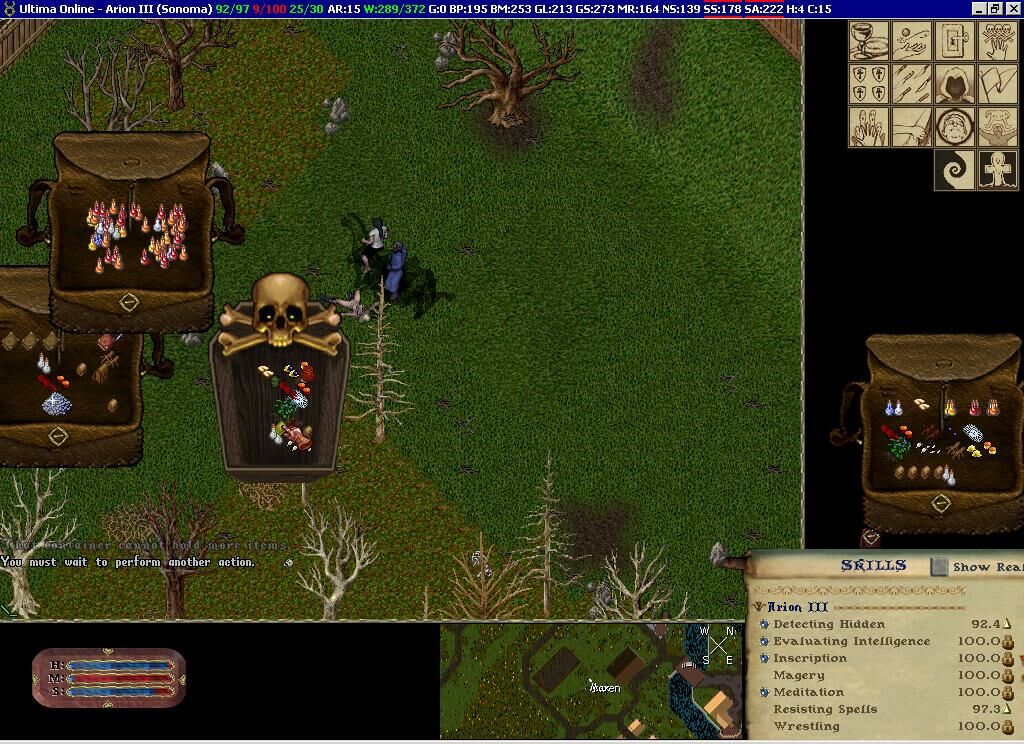Viewport: 1024px width, 744px height.
Task: Select the spiral swirl spell icon
Action: 954,170
